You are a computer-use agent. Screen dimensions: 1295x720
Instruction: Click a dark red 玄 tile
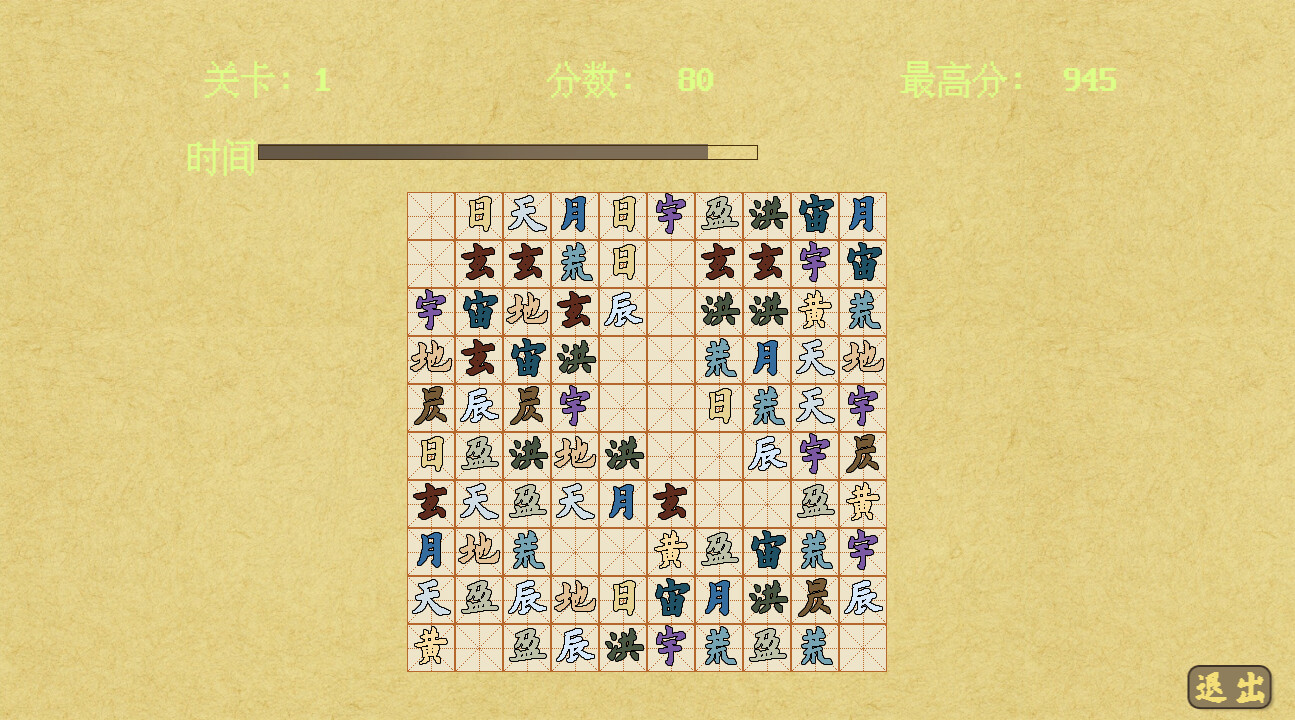coord(478,262)
